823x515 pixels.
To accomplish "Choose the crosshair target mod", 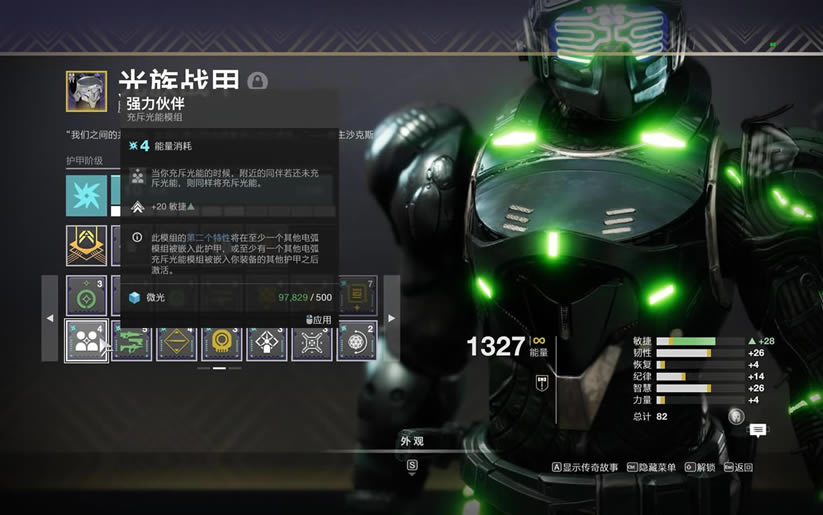I will [311, 341].
